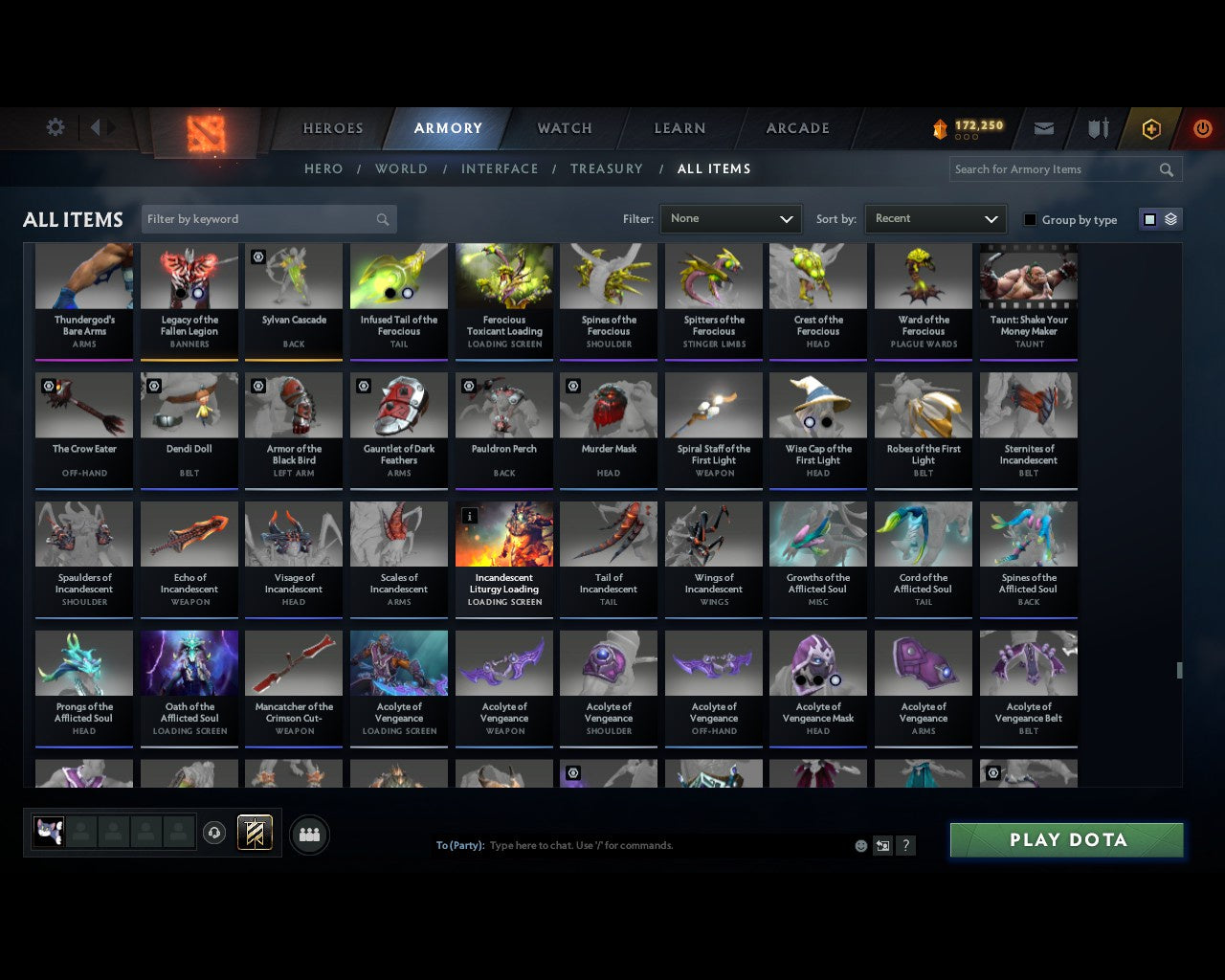Image resolution: width=1225 pixels, height=980 pixels.
Task: Toggle the stacked layers view mode
Action: pos(1169,218)
